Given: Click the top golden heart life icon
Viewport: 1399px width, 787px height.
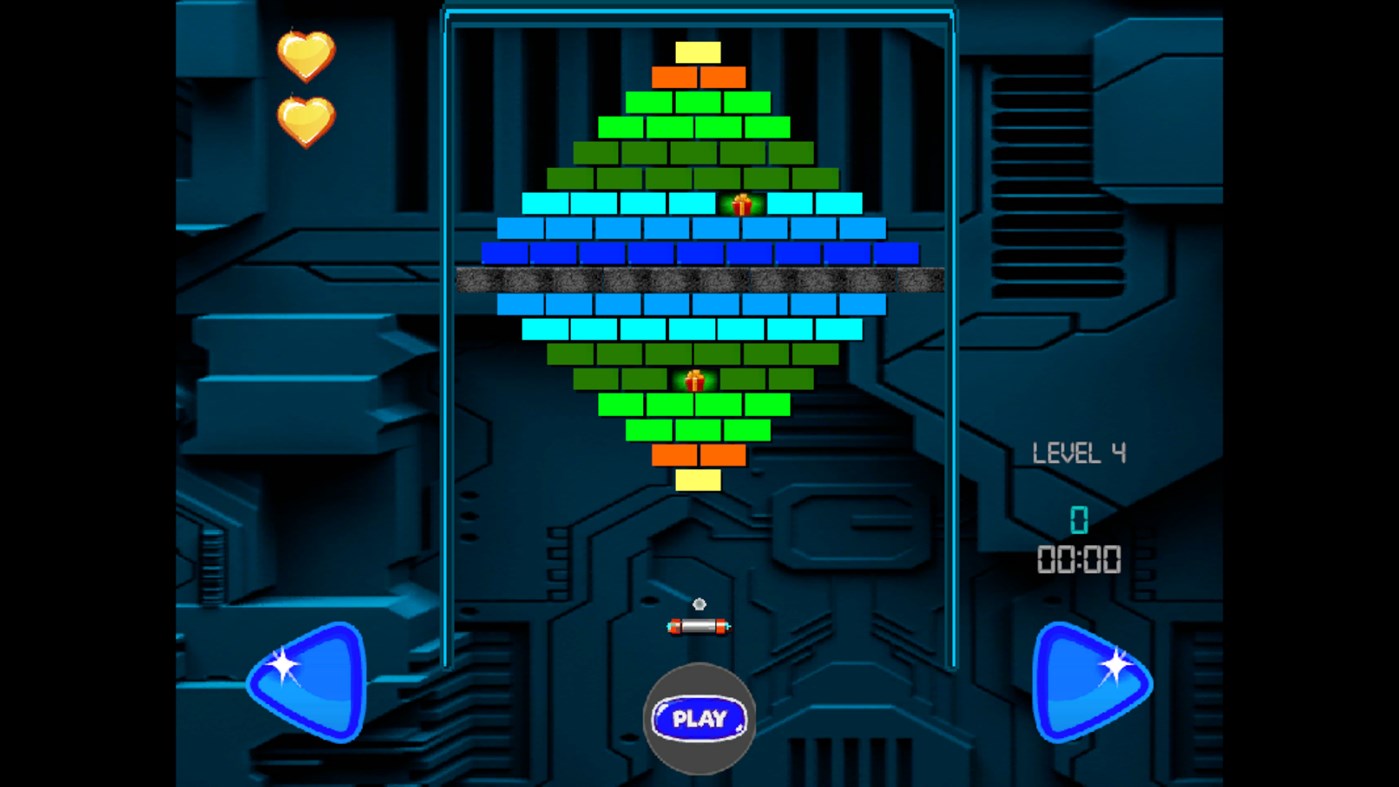Looking at the screenshot, I should [305, 57].
